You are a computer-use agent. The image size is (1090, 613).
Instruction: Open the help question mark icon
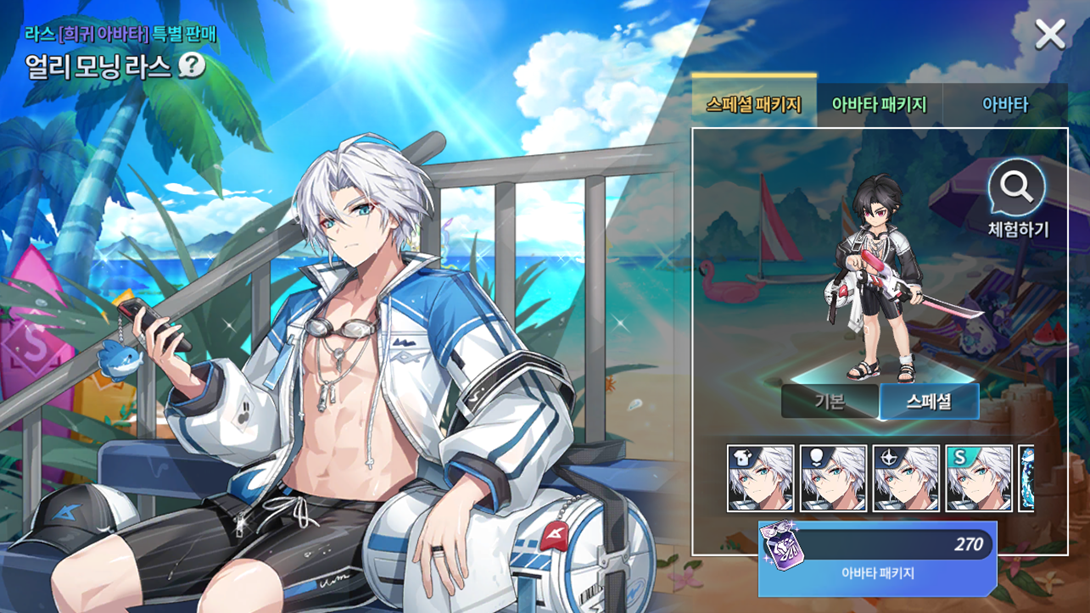coord(192,66)
